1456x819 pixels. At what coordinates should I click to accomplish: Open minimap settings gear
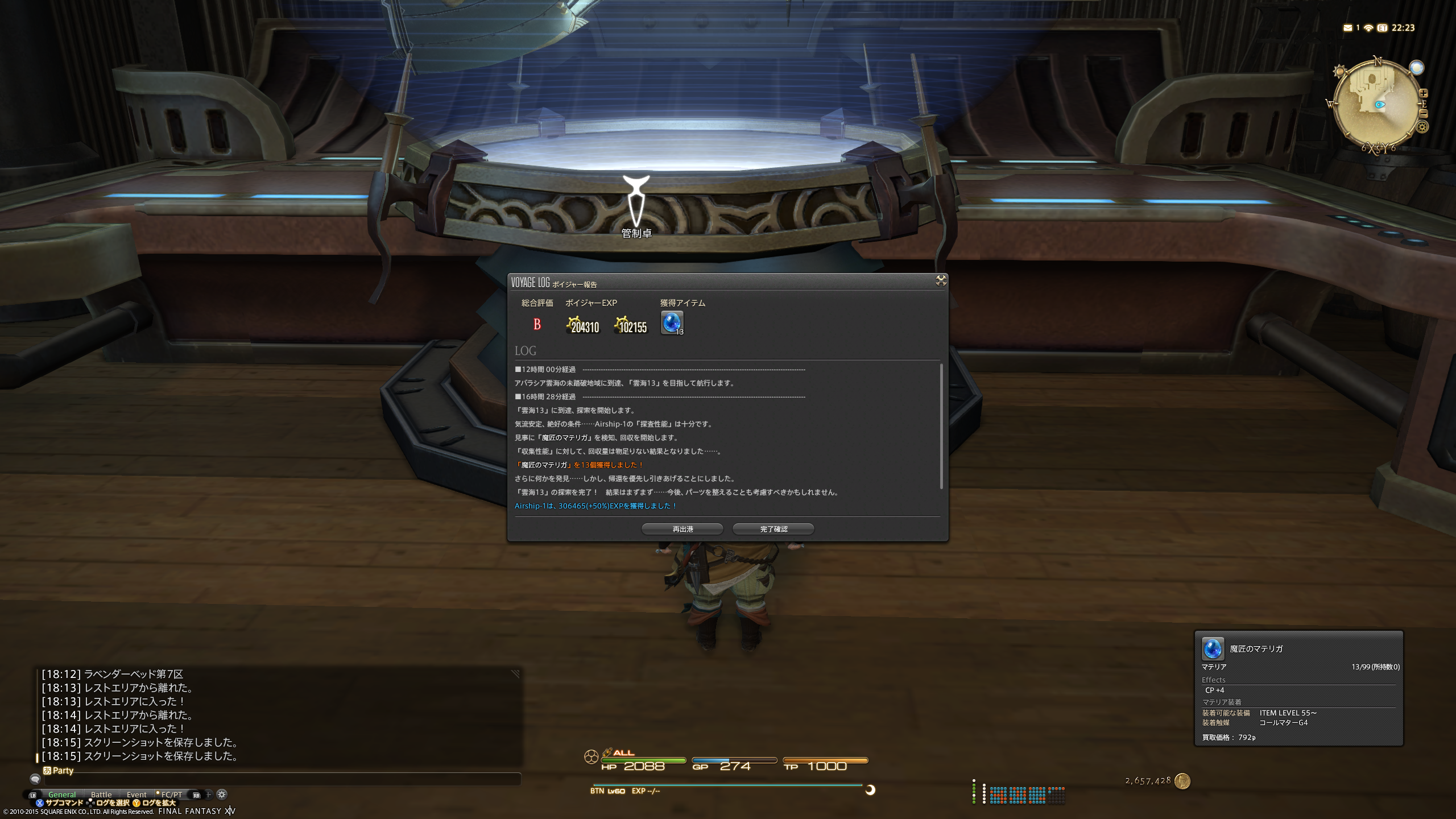tap(1422, 127)
